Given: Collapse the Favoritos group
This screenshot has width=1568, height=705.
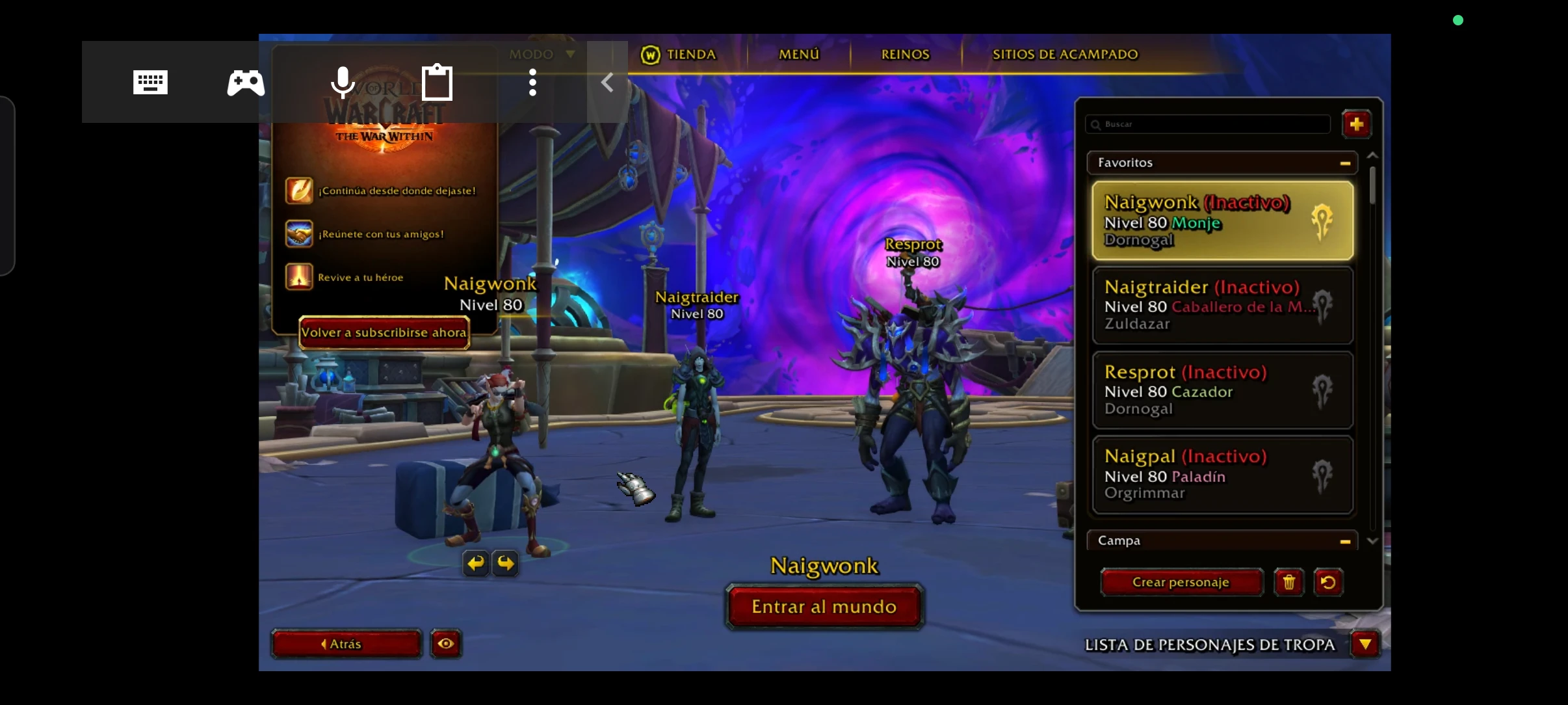Looking at the screenshot, I should [1345, 163].
